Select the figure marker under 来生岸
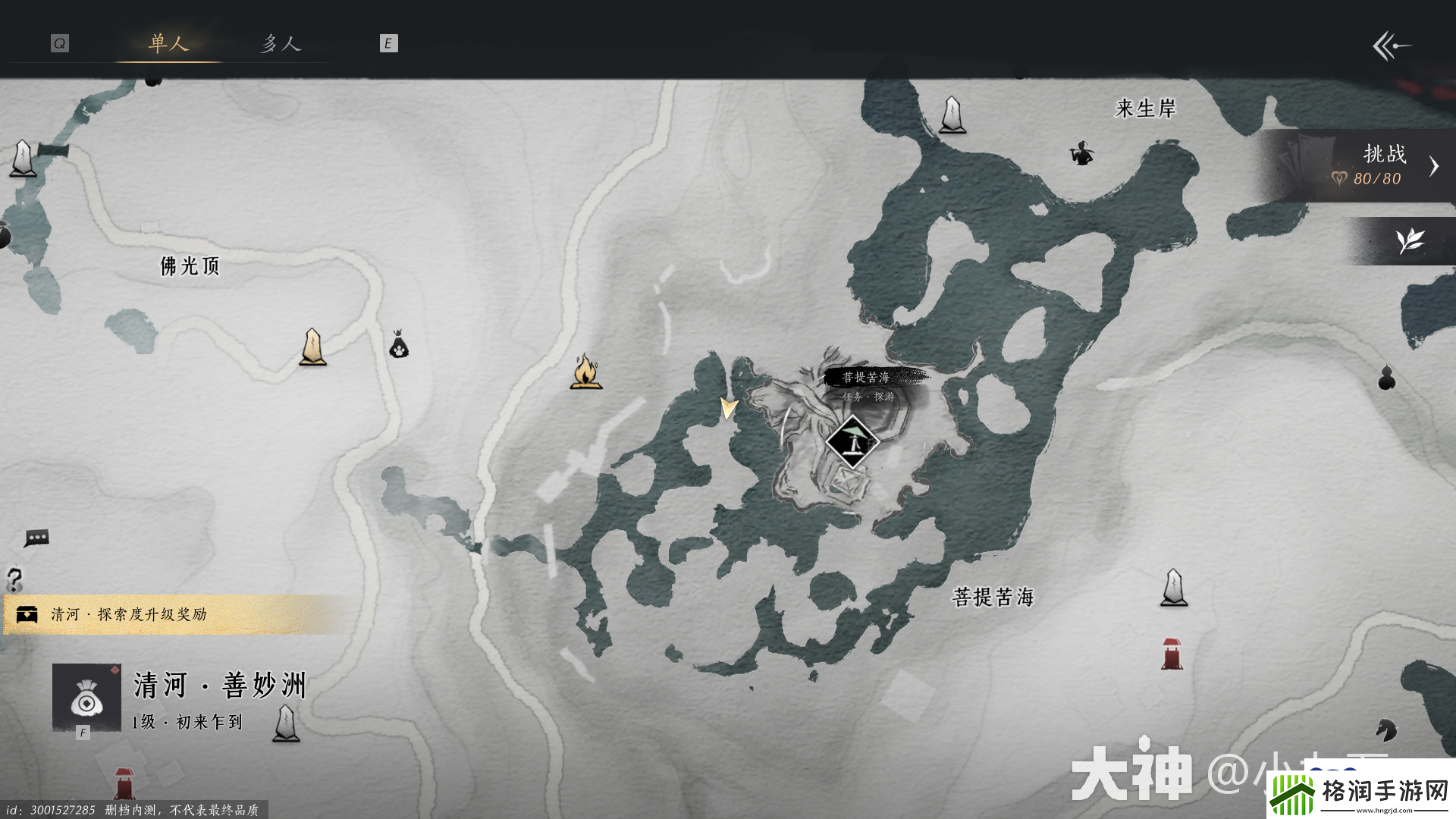1456x819 pixels. click(x=1081, y=153)
